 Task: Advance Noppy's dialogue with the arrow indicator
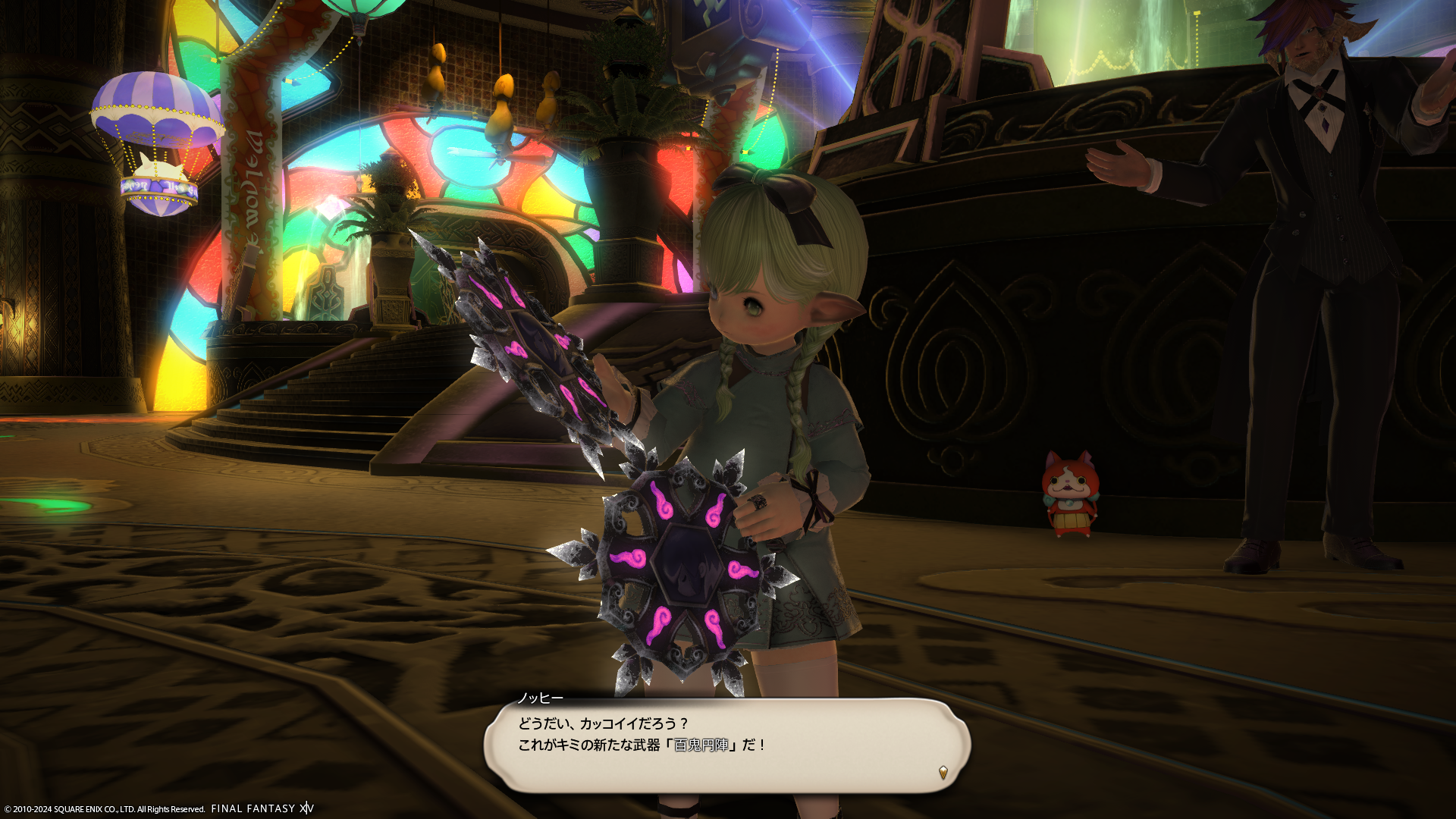pos(943,772)
